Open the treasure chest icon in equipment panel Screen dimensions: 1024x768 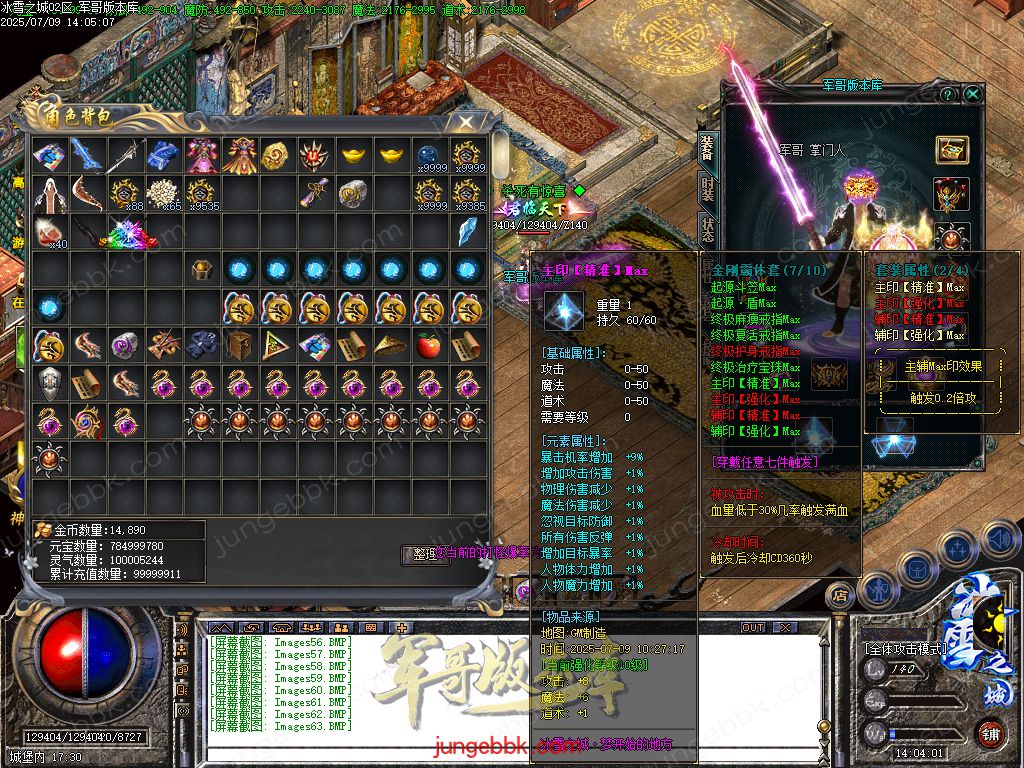click(x=951, y=149)
